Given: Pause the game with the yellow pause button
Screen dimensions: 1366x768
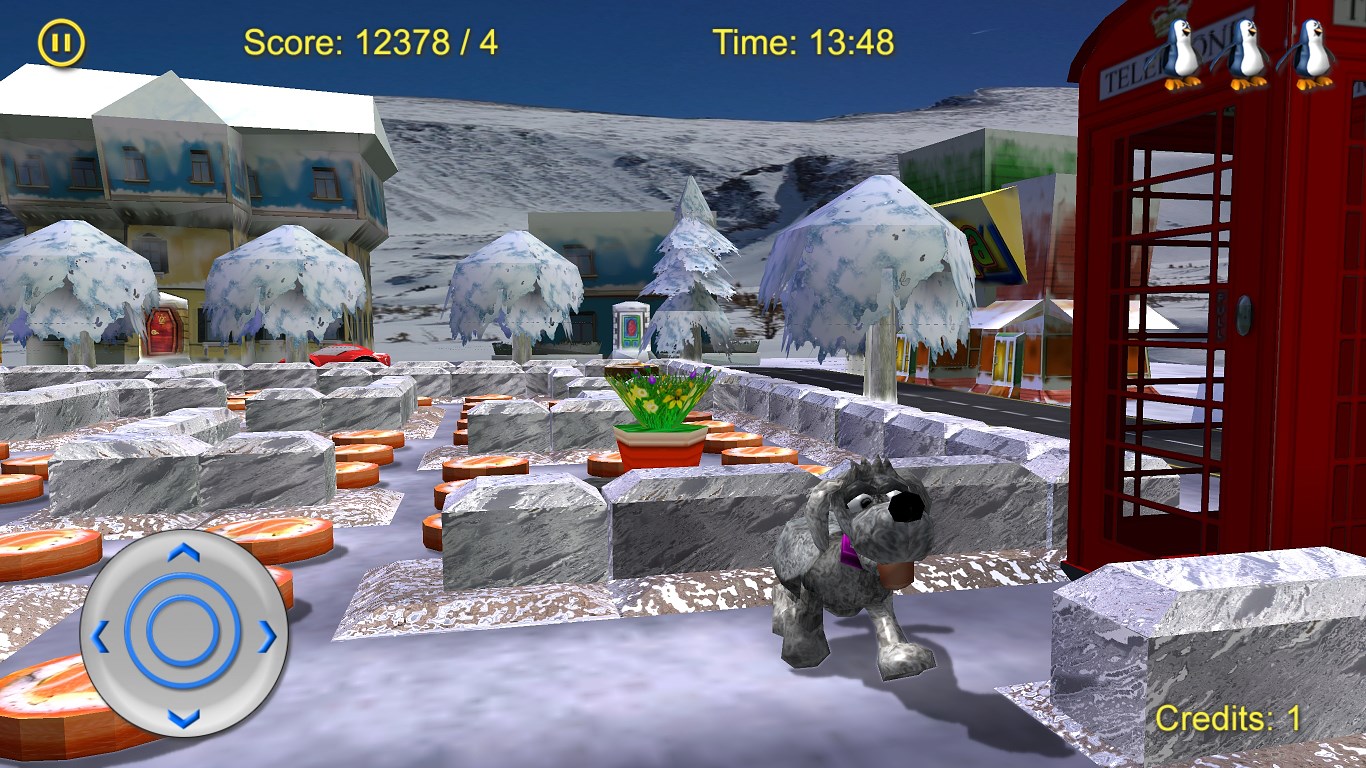Looking at the screenshot, I should coord(61,44).
